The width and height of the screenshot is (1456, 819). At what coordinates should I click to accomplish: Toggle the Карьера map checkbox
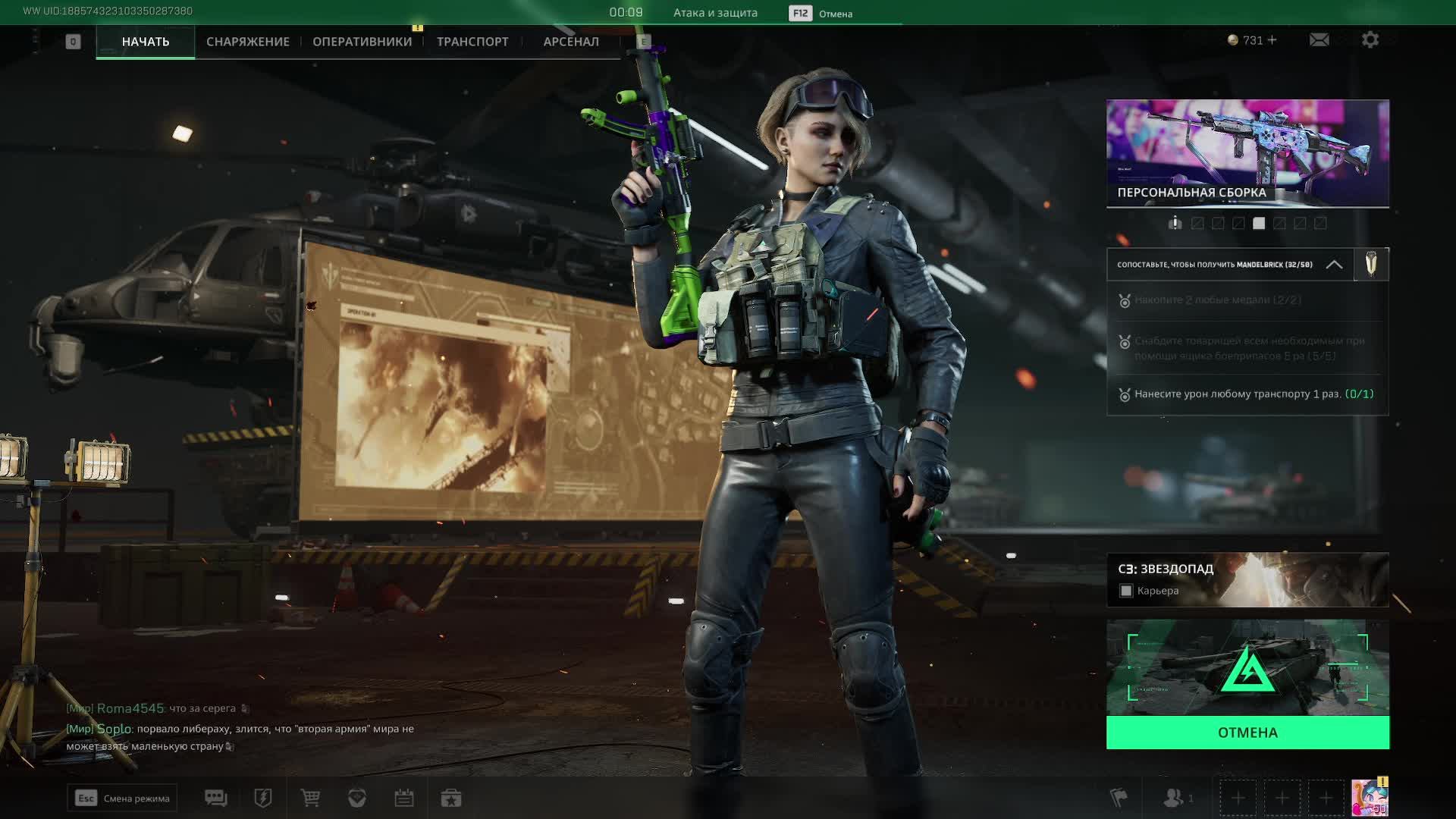1126,591
